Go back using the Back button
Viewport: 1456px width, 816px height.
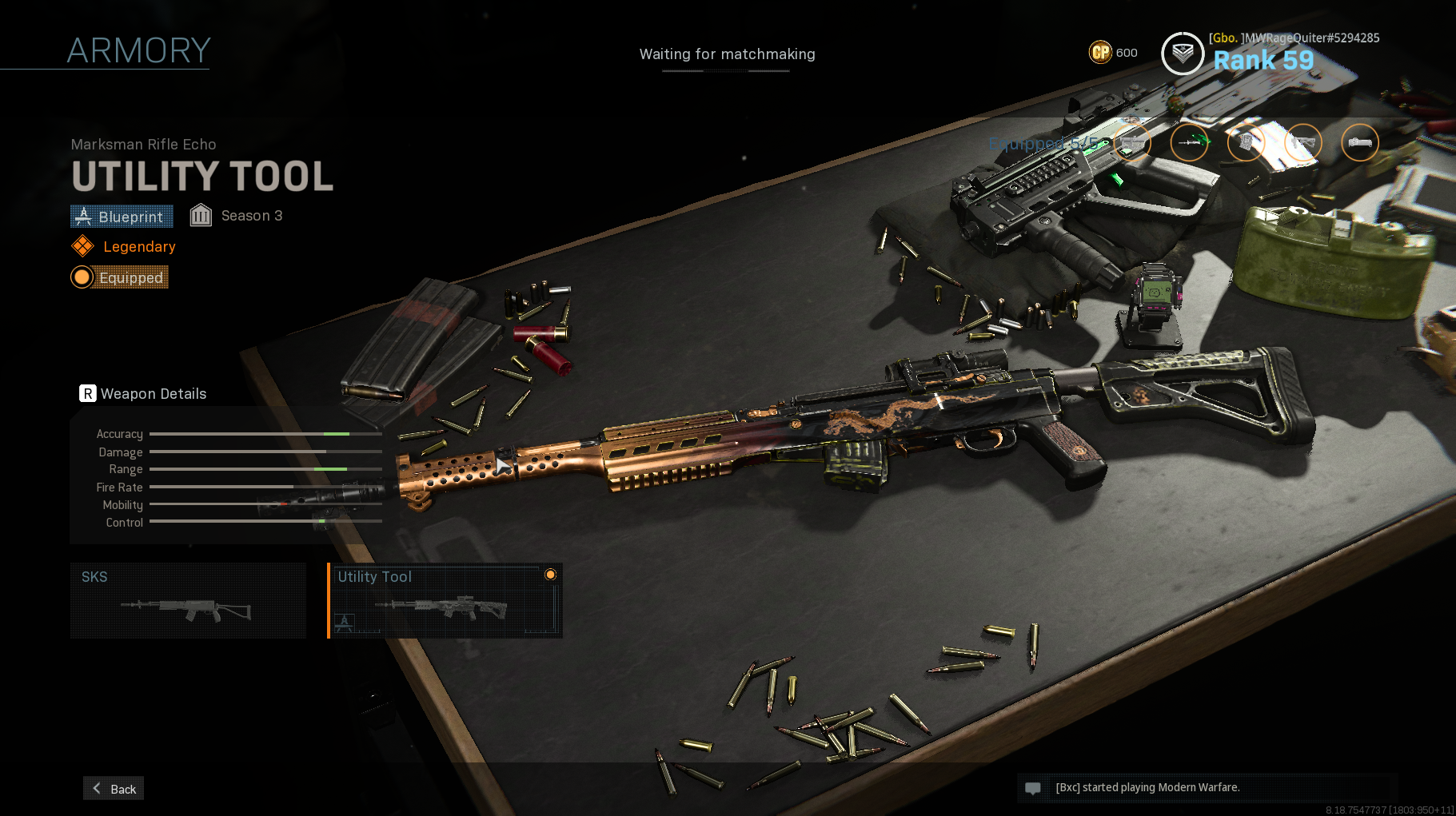(114, 788)
